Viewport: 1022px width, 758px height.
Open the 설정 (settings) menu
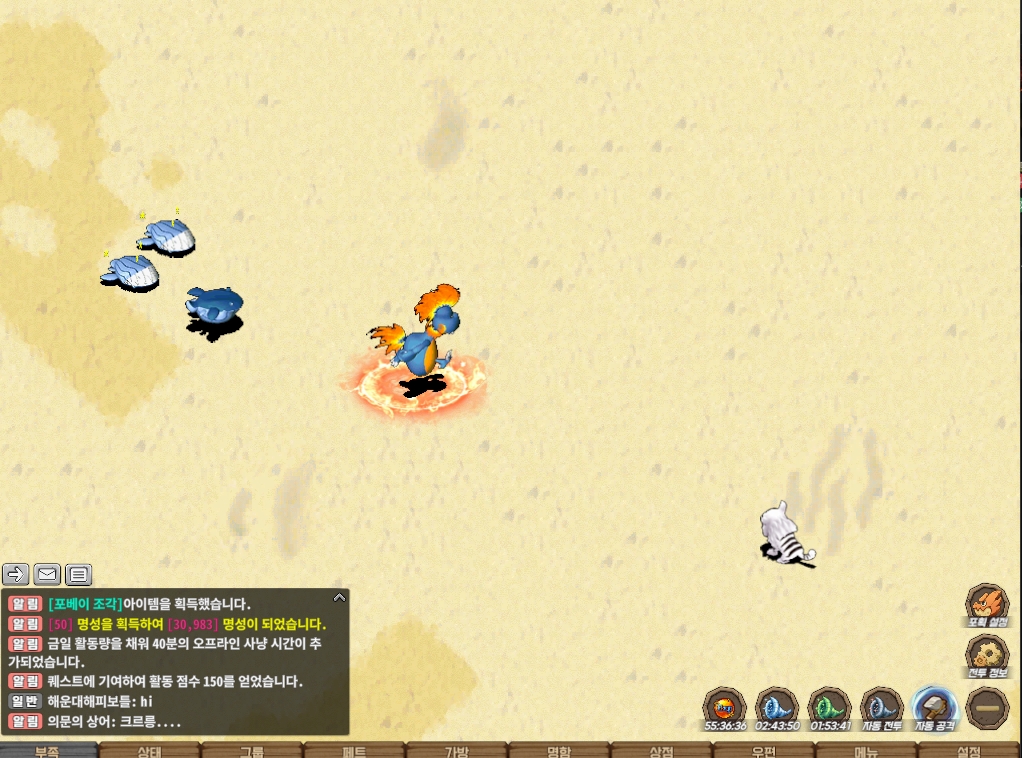click(968, 750)
